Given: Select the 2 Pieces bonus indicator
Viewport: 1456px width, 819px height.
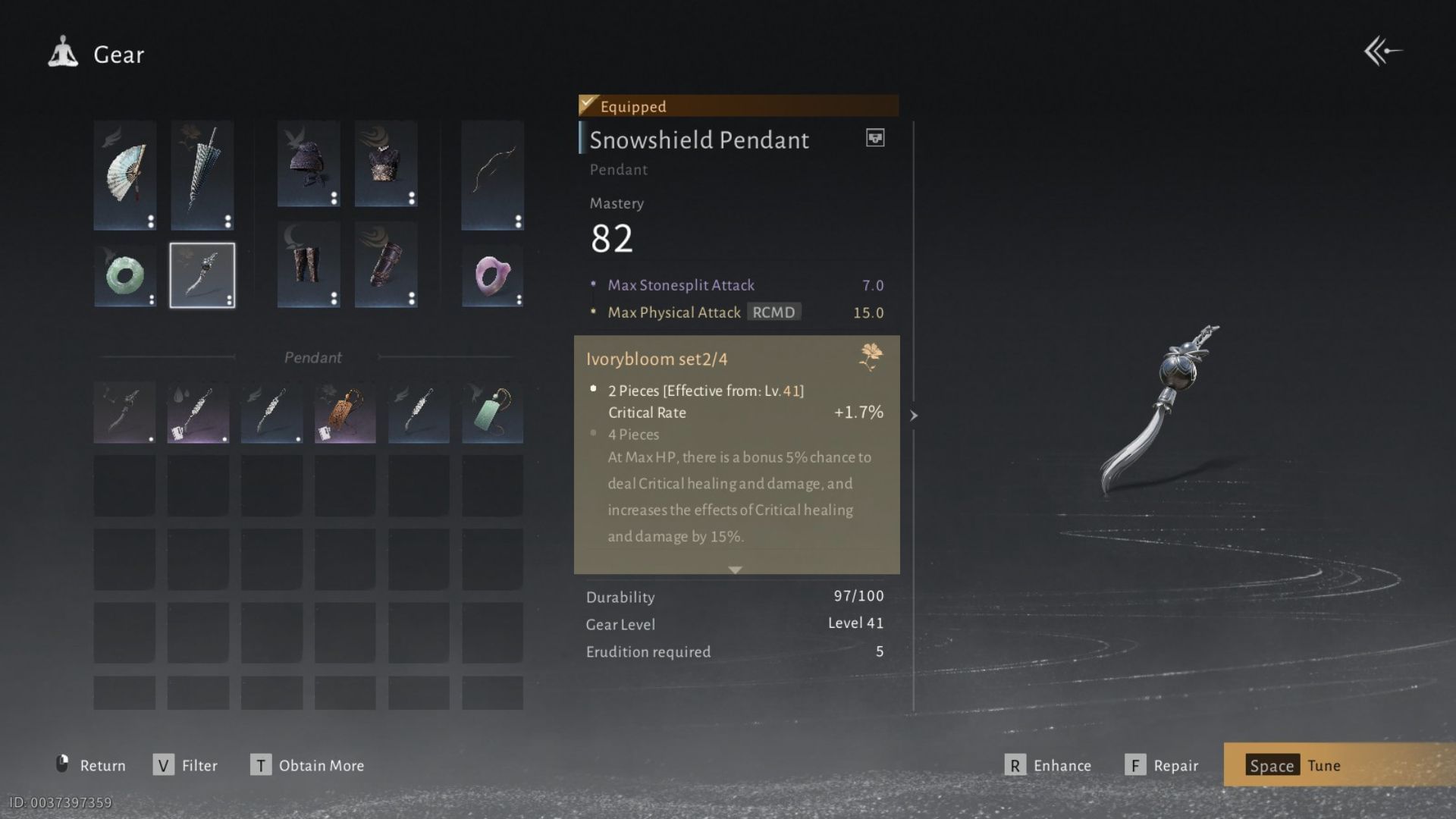Looking at the screenshot, I should coord(592,388).
